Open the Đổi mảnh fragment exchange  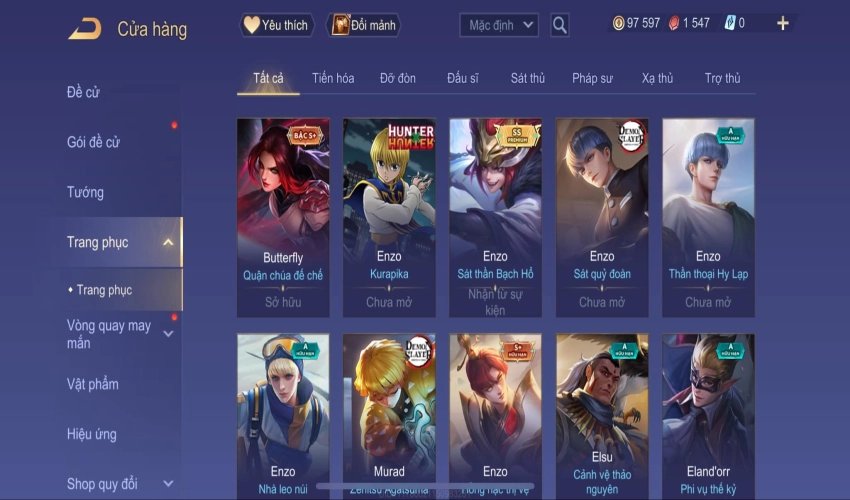click(363, 25)
